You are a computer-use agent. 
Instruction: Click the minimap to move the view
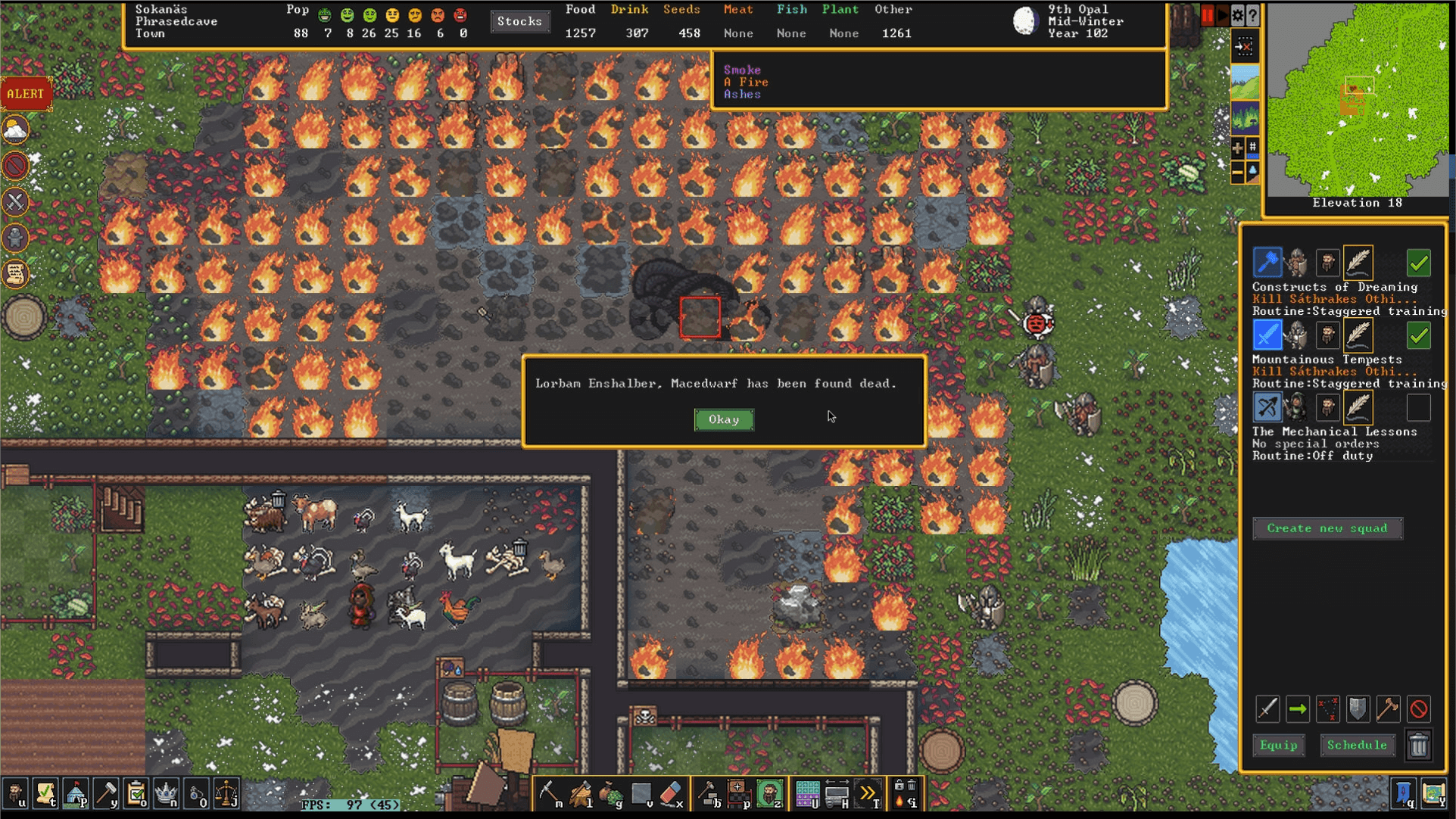pyautogui.click(x=1358, y=98)
